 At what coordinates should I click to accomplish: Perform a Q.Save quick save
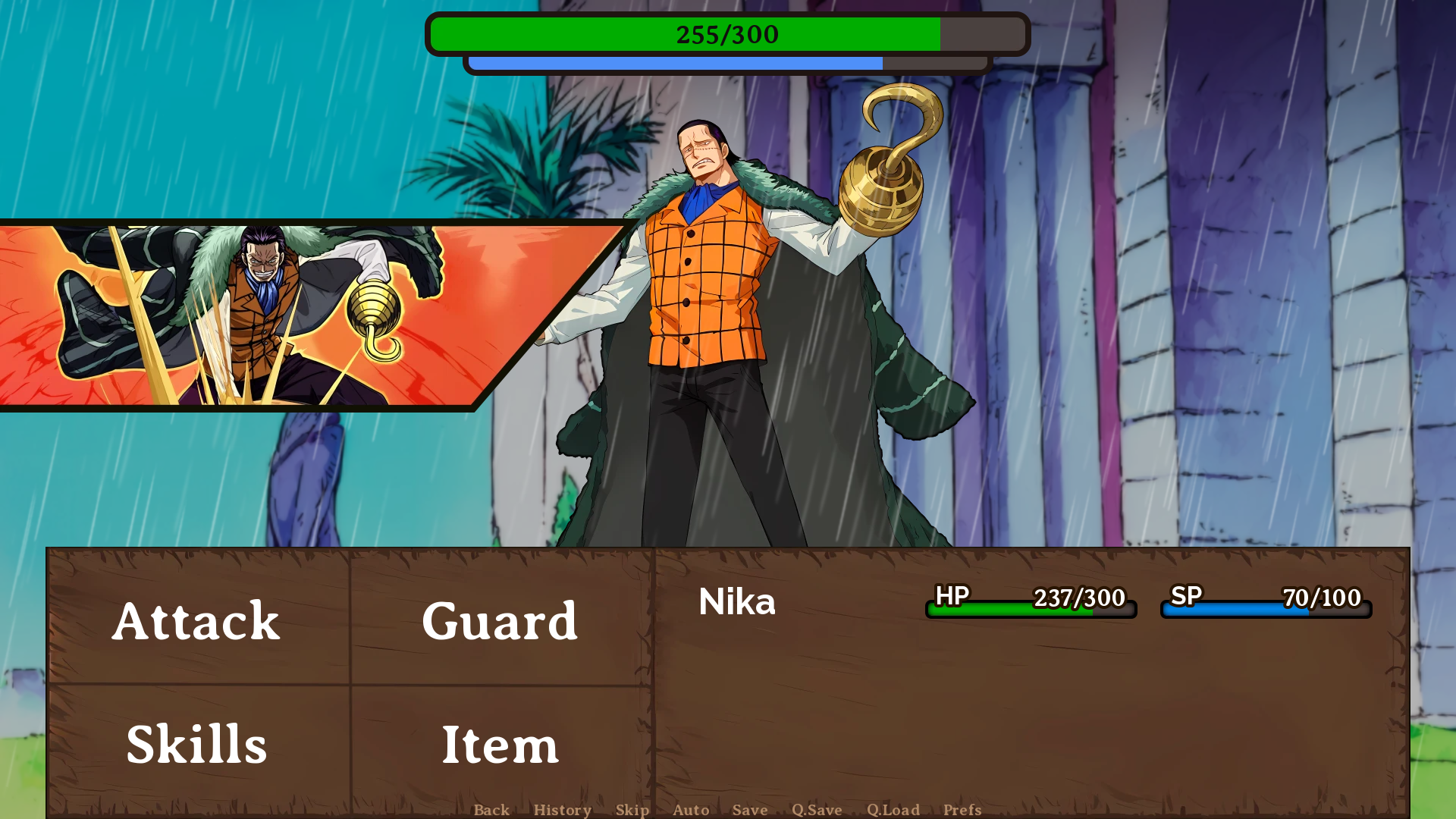(x=816, y=810)
